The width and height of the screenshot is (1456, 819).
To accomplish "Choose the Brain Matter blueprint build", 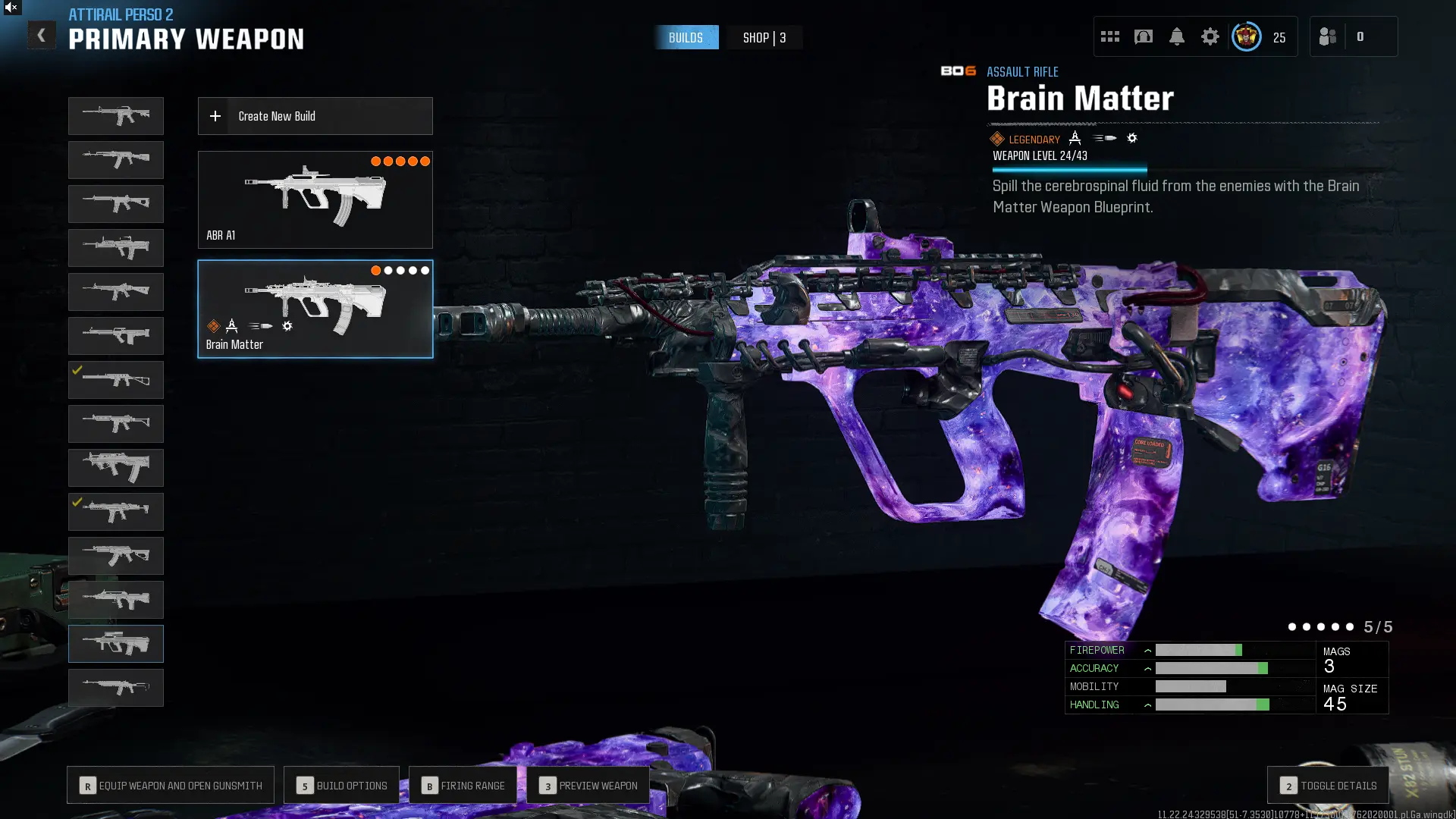I will (315, 309).
